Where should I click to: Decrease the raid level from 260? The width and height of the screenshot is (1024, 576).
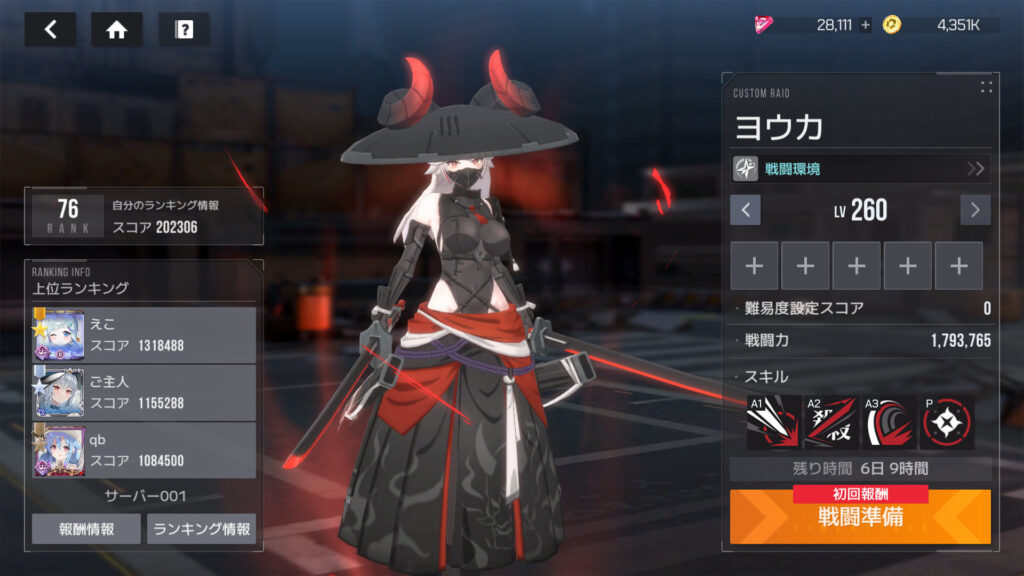click(x=745, y=210)
